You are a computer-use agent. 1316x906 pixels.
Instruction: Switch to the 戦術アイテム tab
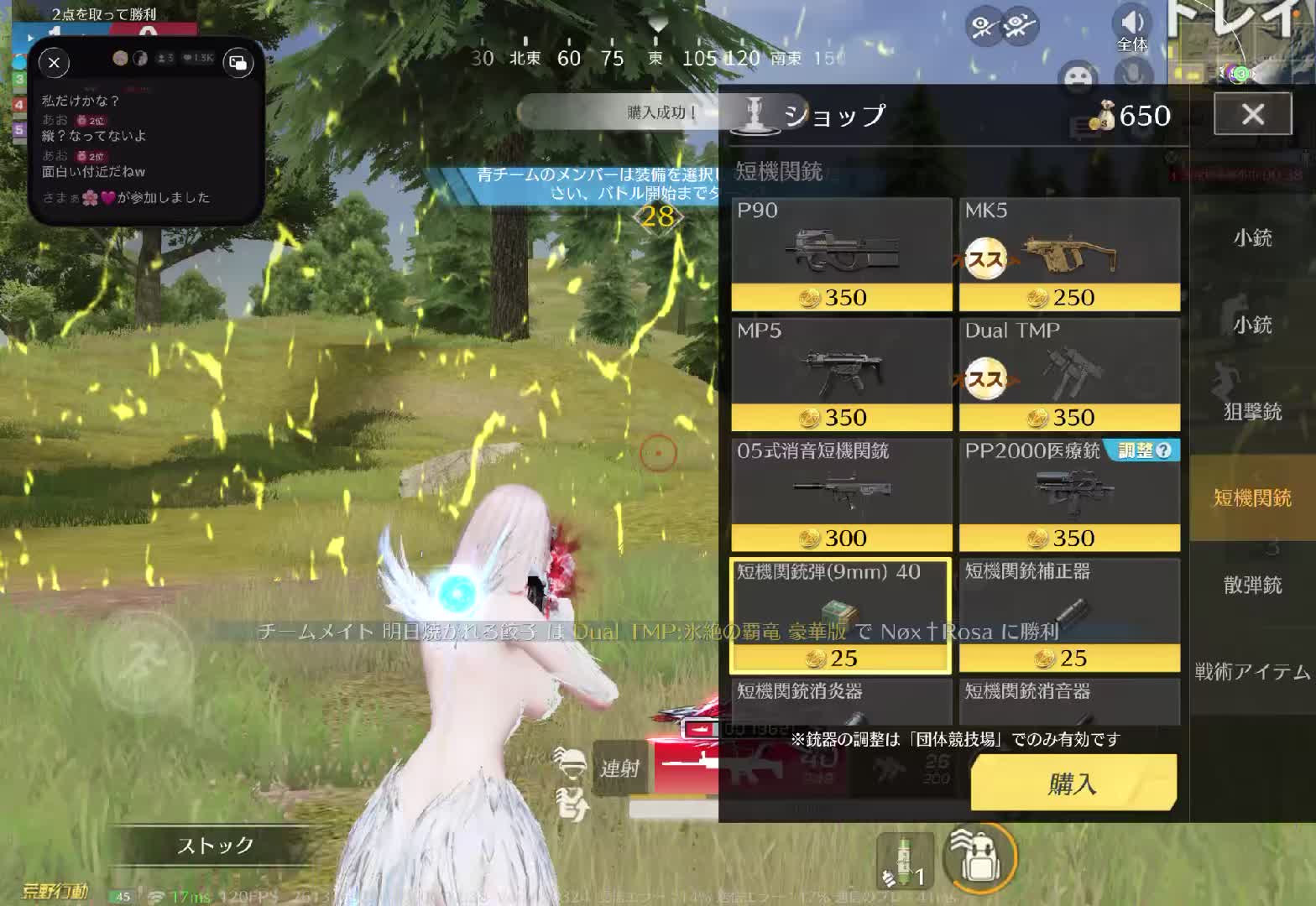(x=1252, y=671)
